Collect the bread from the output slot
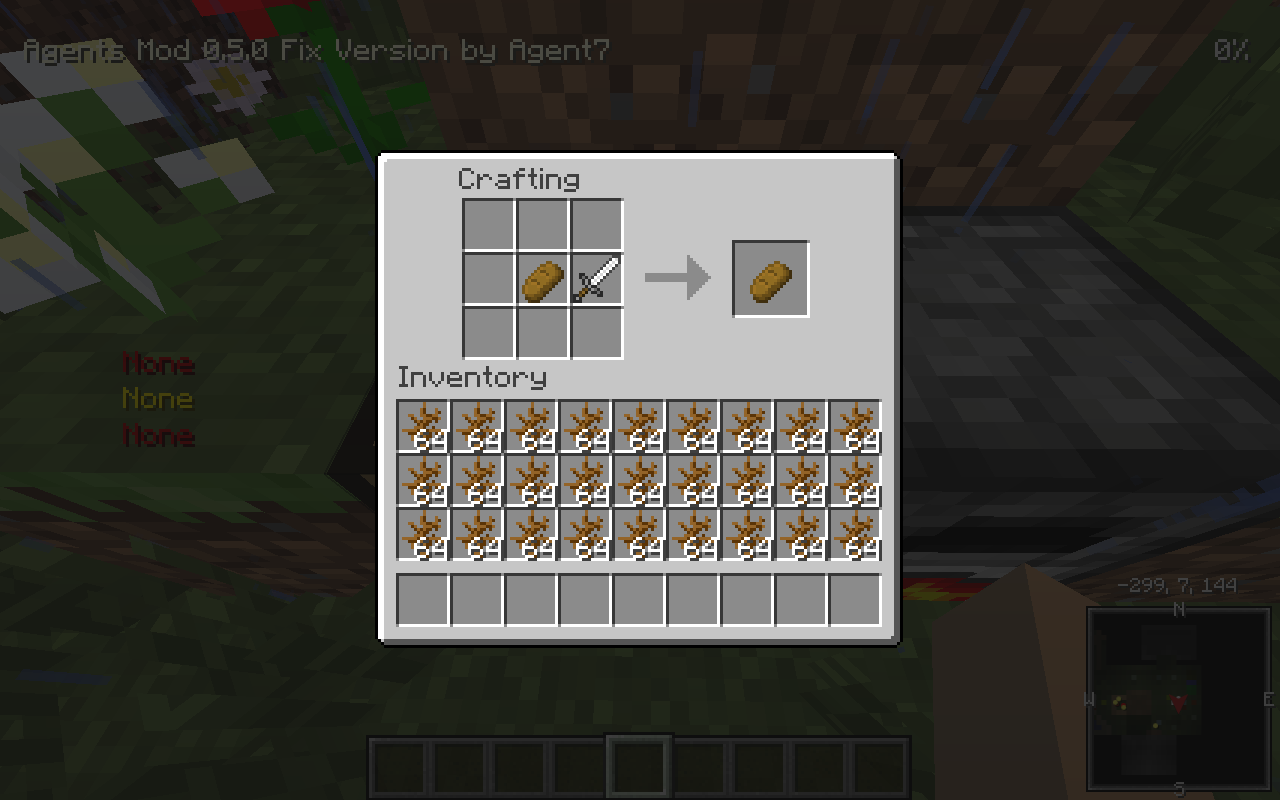 coord(770,278)
